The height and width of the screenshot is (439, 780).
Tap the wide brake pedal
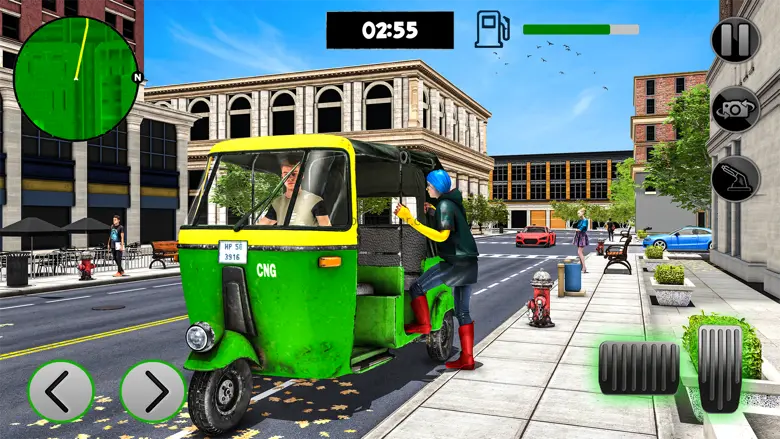click(x=639, y=367)
